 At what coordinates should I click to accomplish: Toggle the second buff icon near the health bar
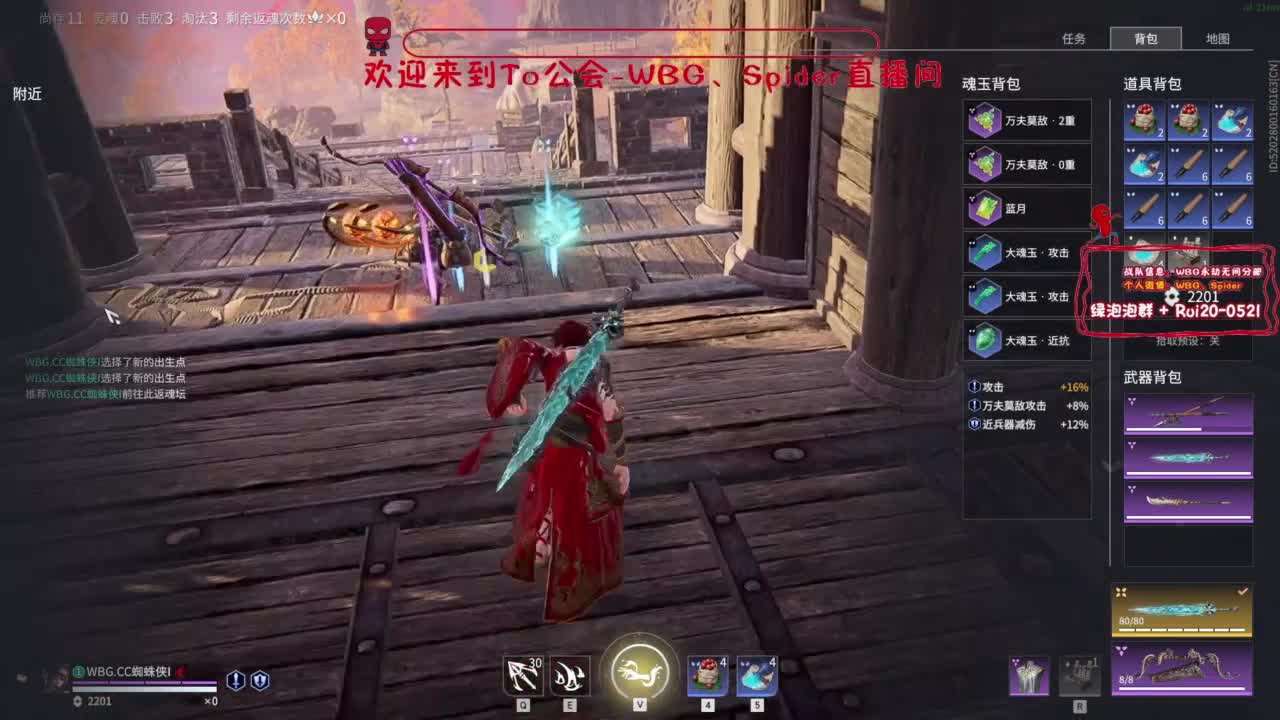(x=261, y=679)
